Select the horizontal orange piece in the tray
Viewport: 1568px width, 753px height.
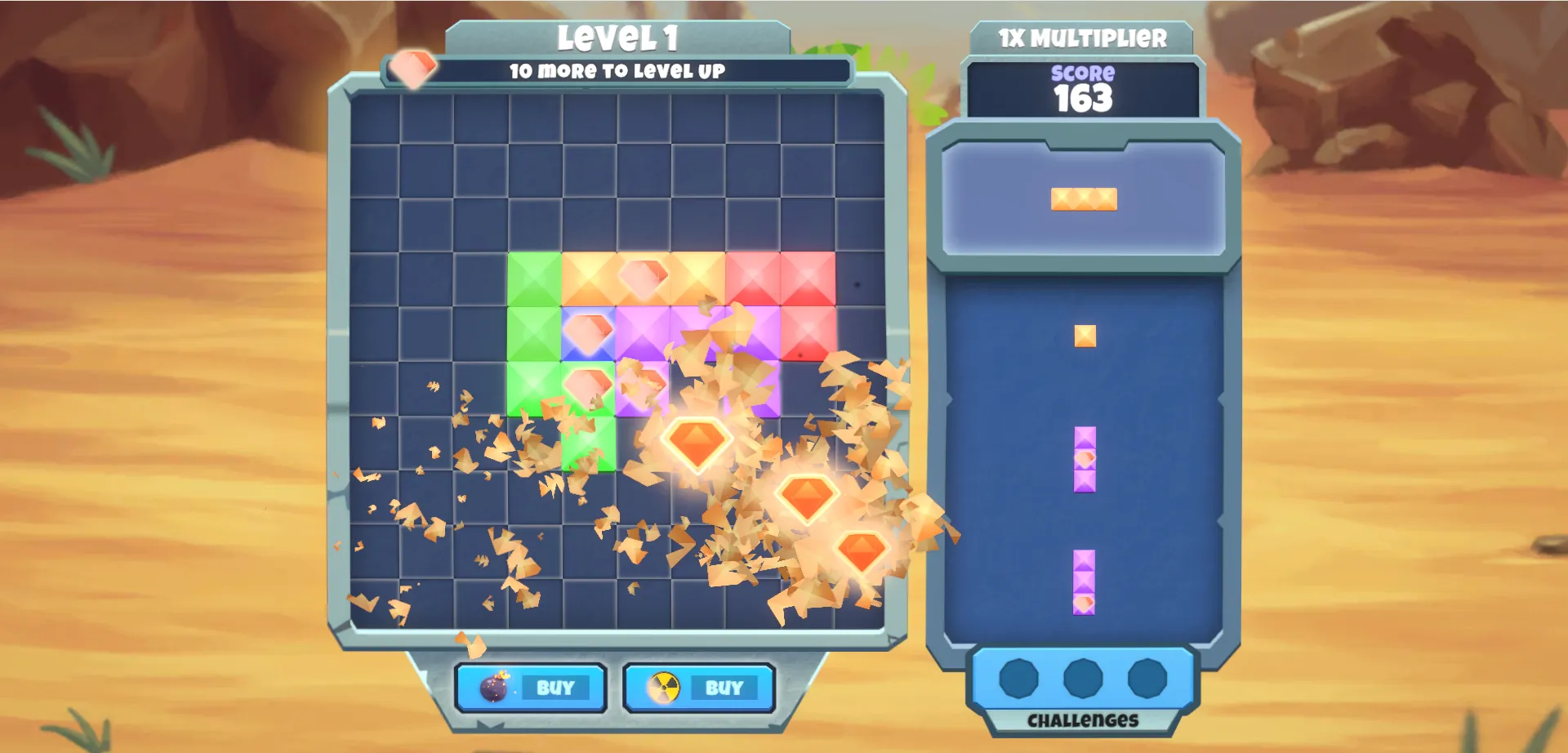click(1083, 198)
